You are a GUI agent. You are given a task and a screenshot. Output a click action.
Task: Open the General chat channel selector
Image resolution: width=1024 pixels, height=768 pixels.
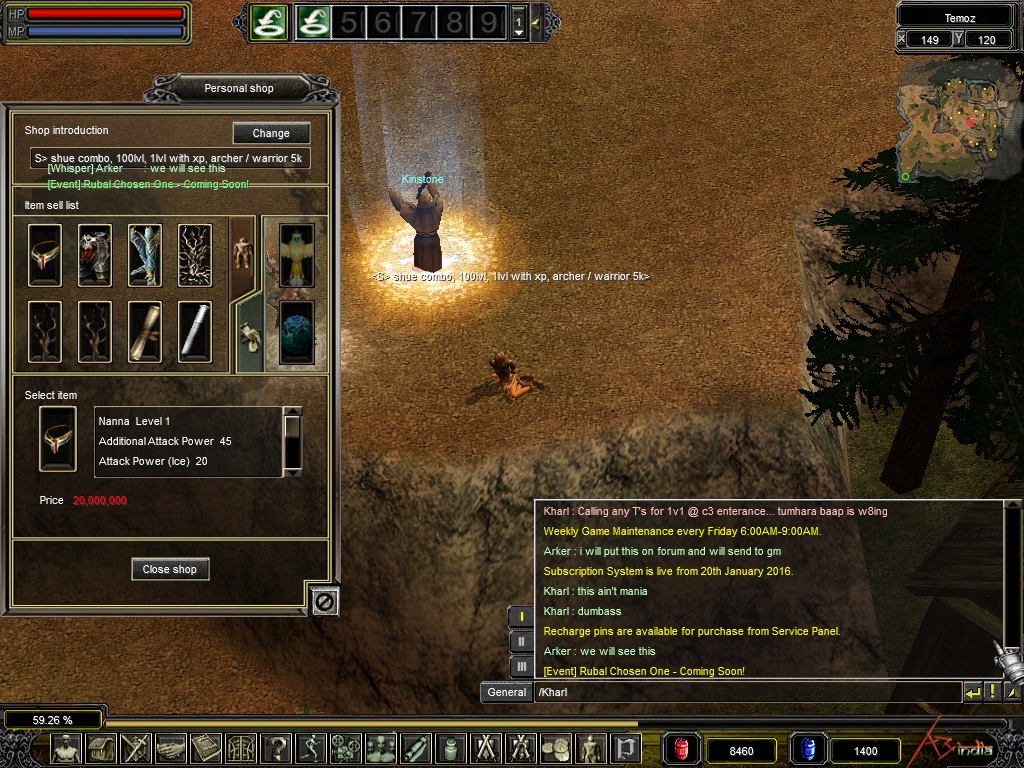pyautogui.click(x=506, y=692)
